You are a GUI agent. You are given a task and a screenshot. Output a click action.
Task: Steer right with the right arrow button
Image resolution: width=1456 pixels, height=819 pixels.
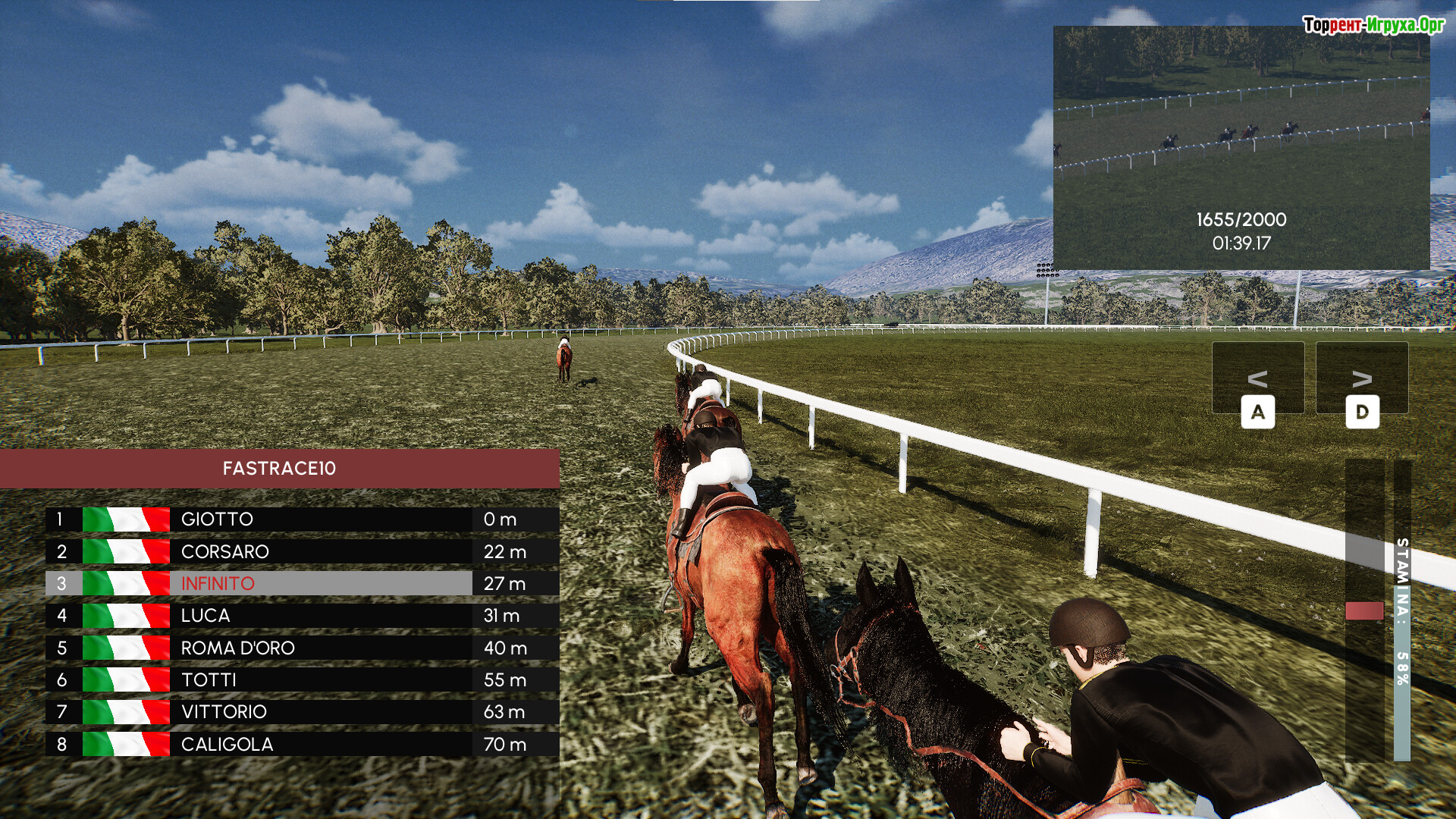(x=1362, y=379)
